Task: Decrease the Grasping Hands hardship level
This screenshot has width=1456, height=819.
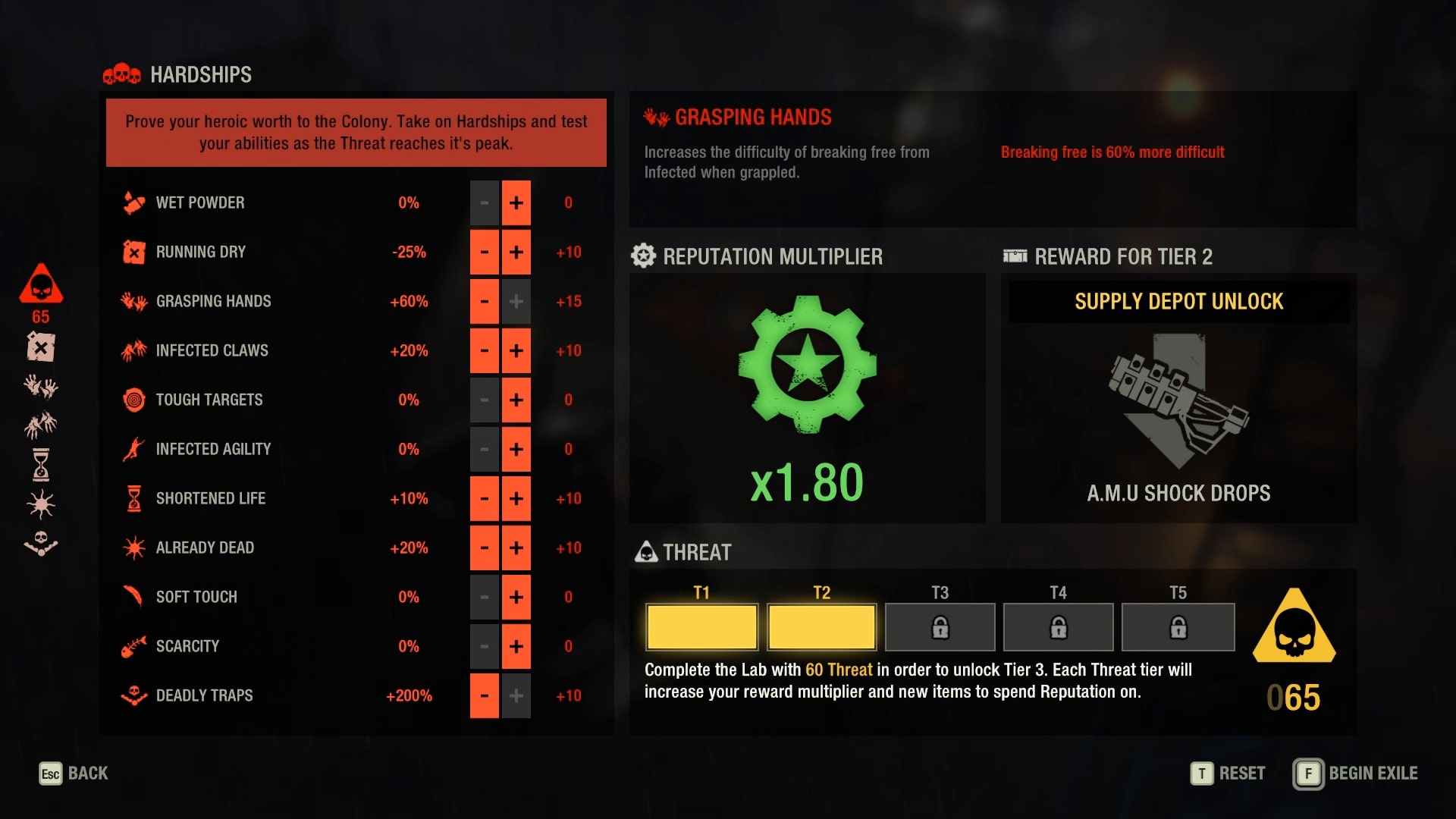Action: (484, 301)
